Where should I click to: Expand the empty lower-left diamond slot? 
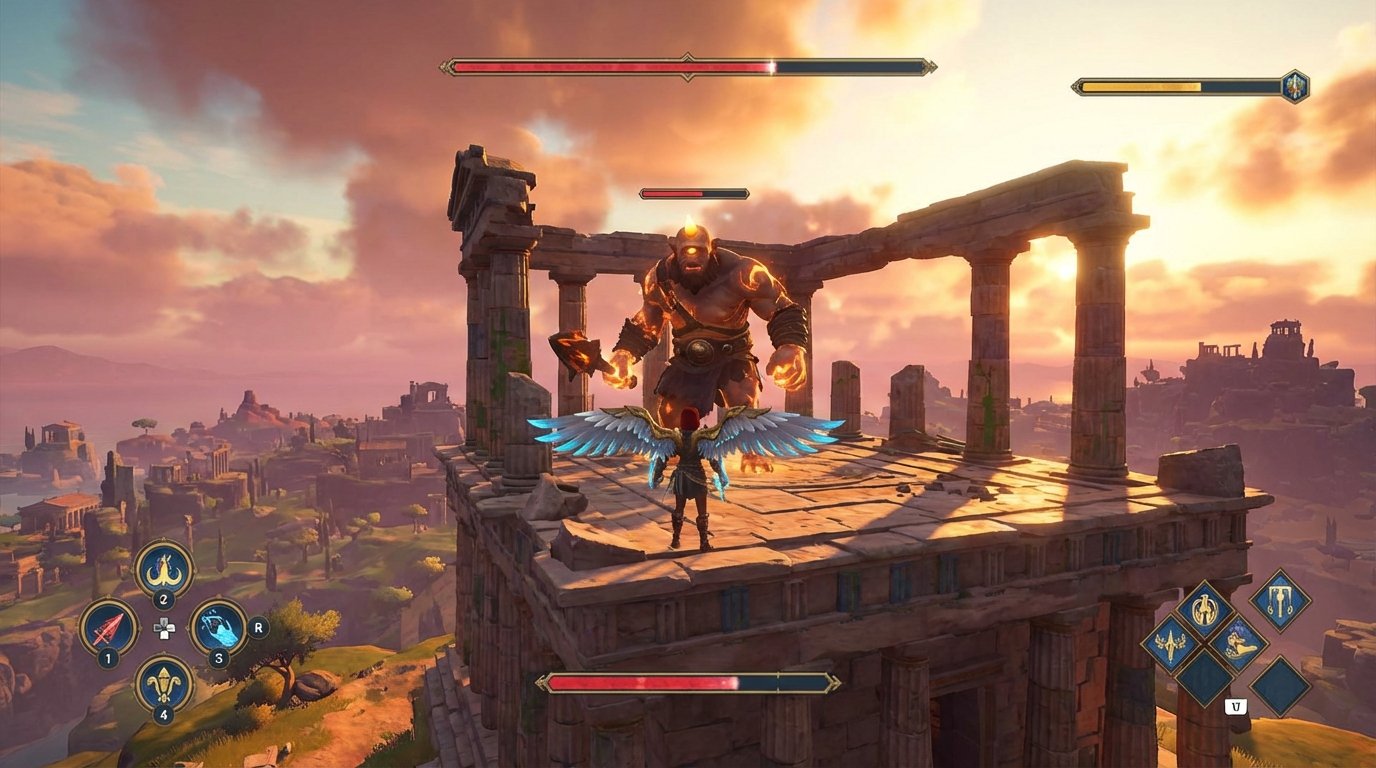pos(1205,679)
